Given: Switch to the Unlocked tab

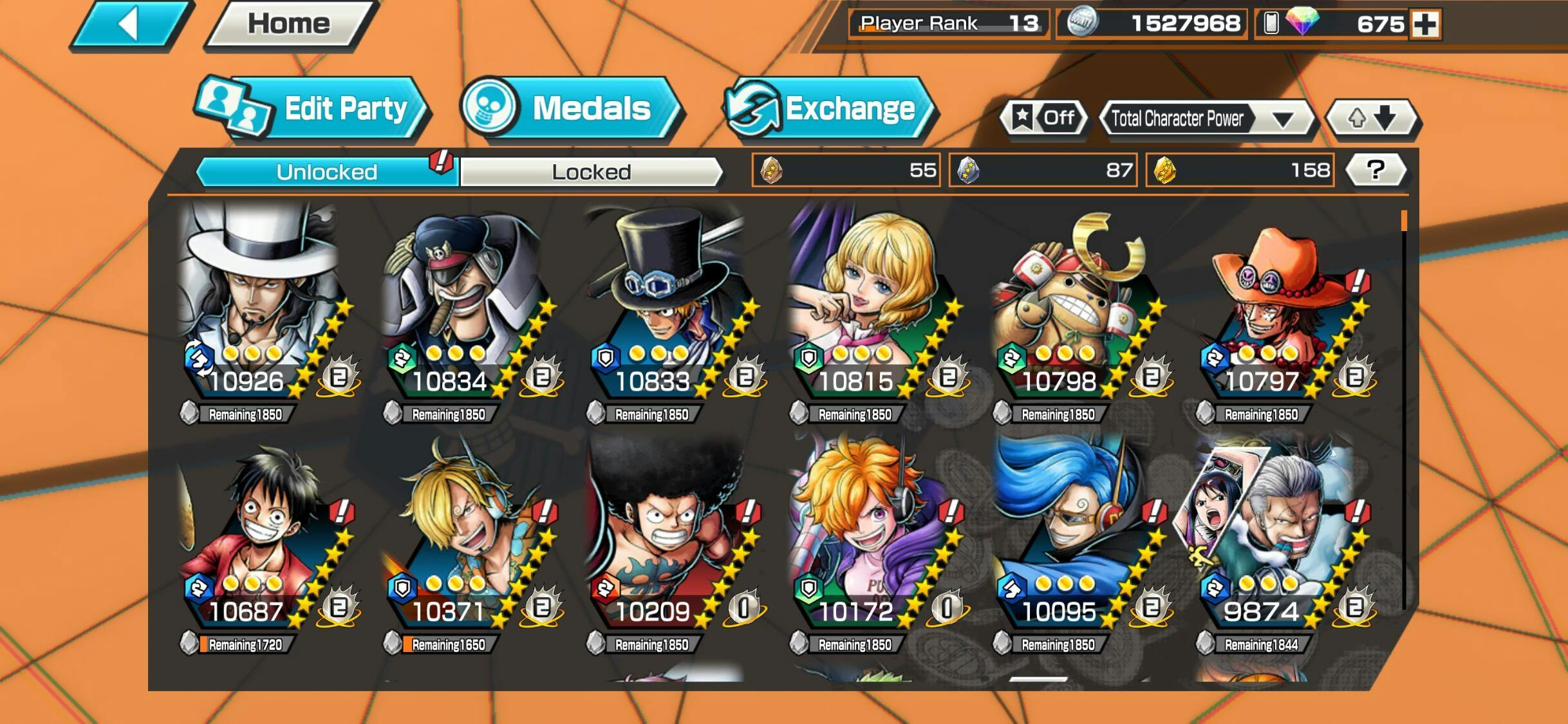Looking at the screenshot, I should [327, 172].
